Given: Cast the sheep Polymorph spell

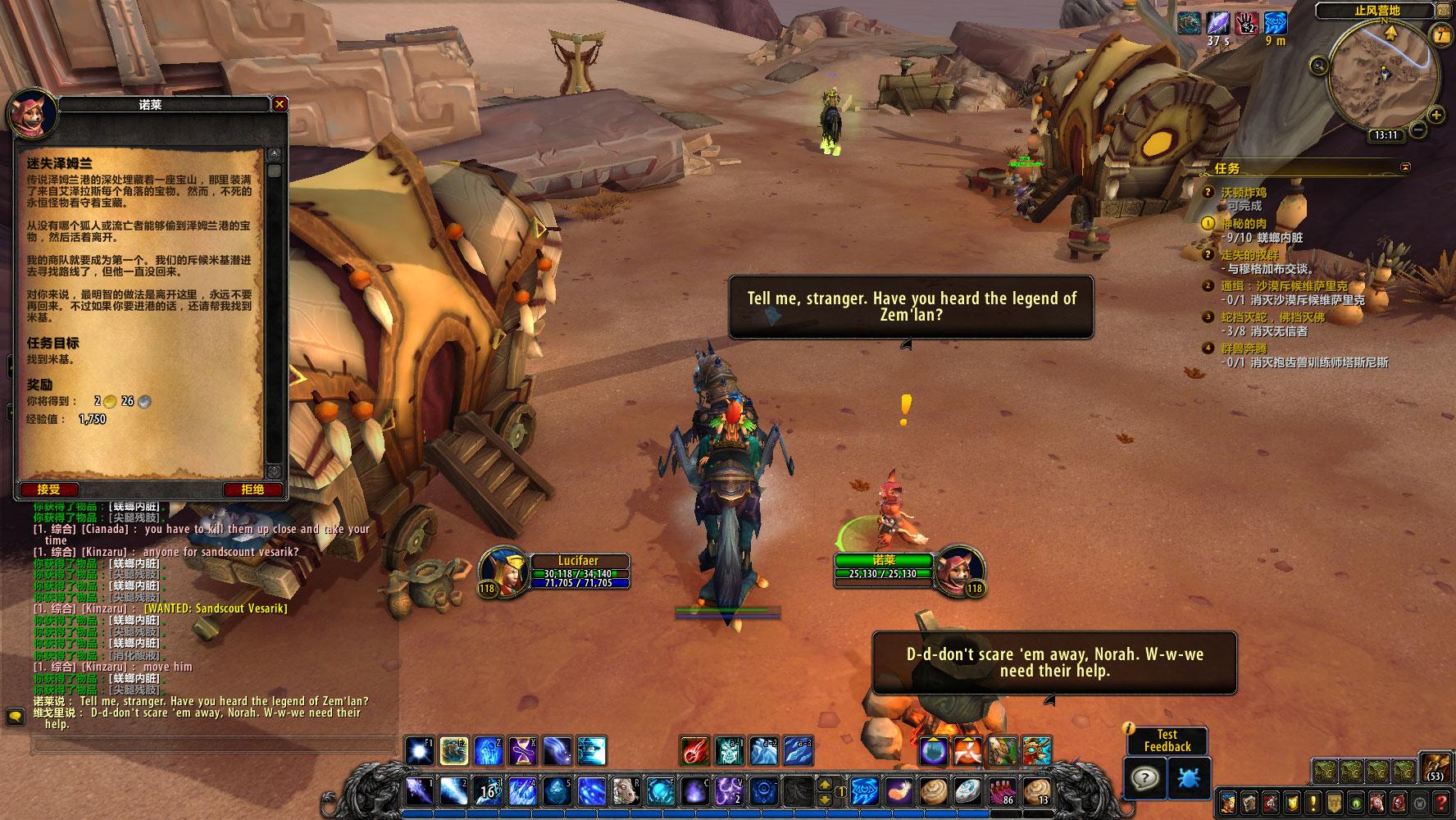Looking at the screenshot, I should [626, 792].
